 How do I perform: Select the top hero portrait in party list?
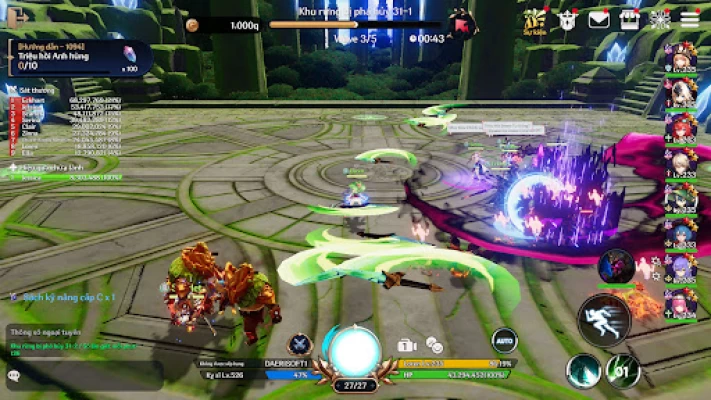point(681,56)
